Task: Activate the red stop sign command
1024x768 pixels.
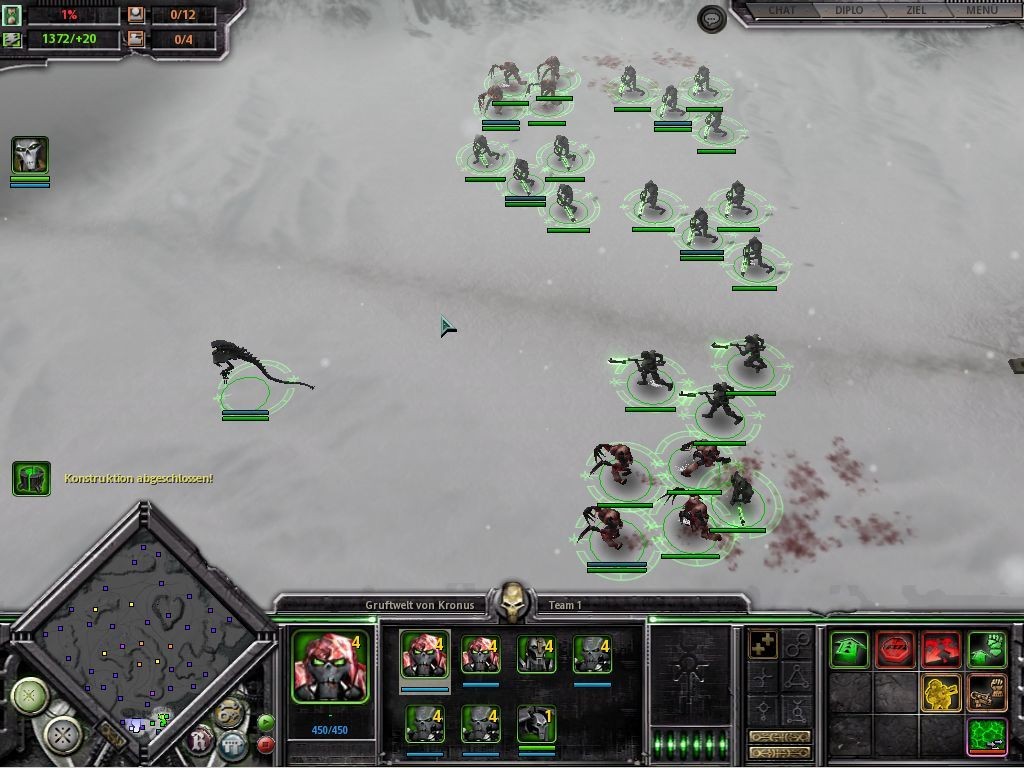Action: coord(895,650)
